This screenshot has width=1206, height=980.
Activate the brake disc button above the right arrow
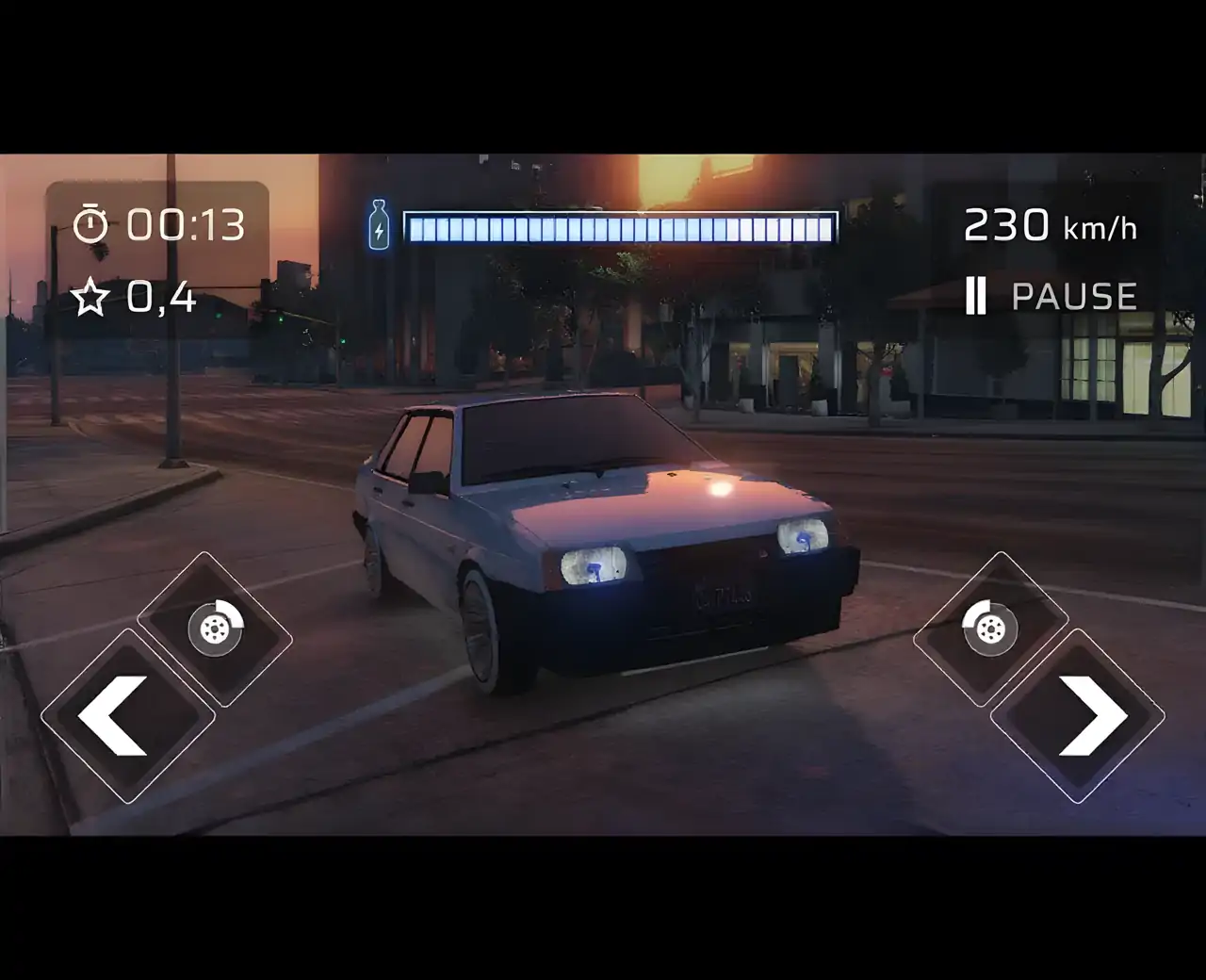click(990, 629)
